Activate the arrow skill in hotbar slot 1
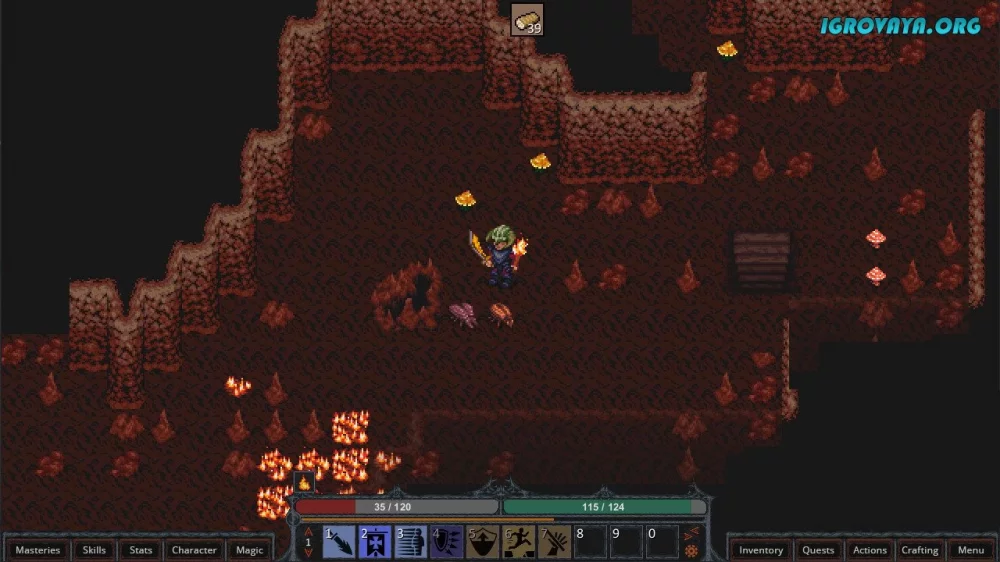This screenshot has height=562, width=1000. coord(339,542)
